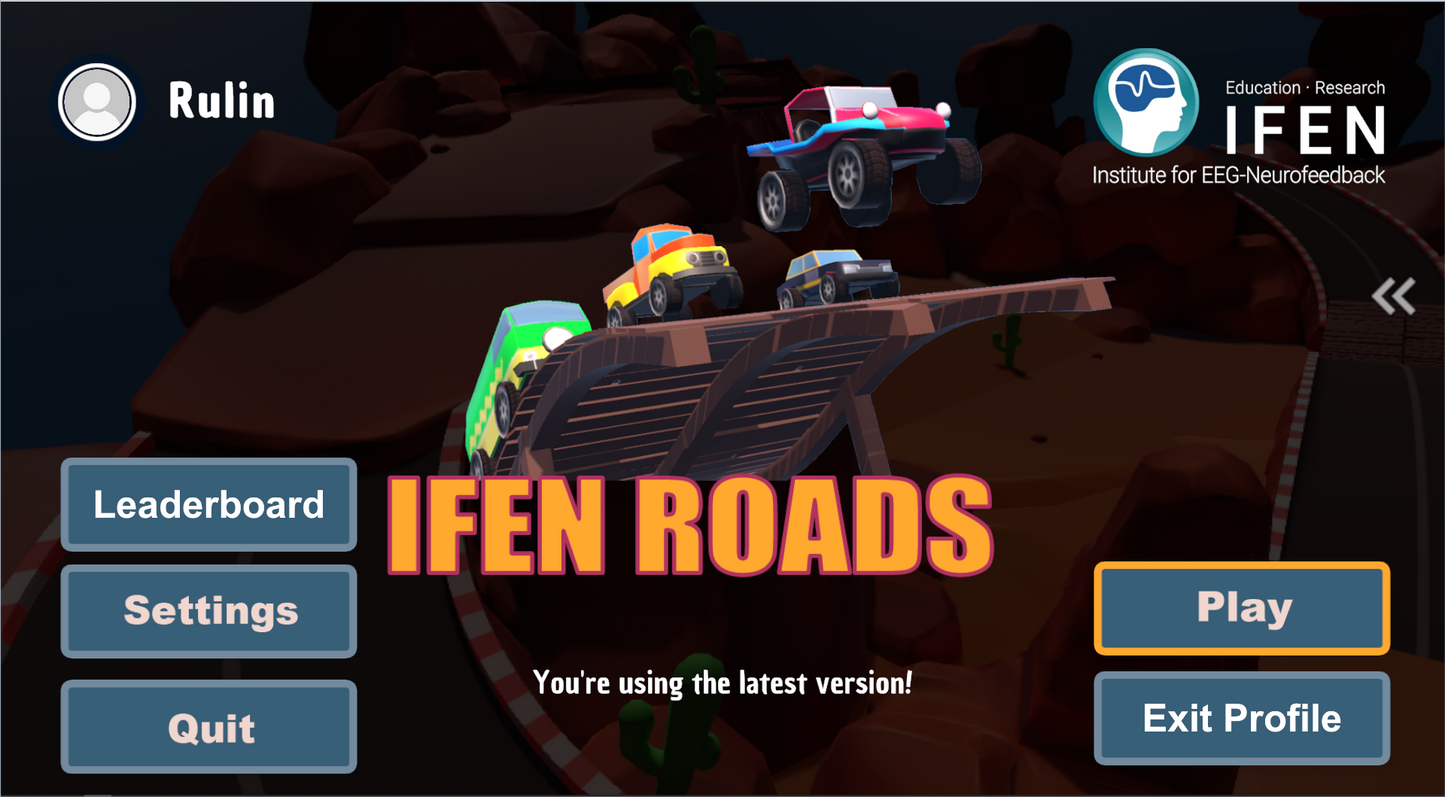Image resolution: width=1445 pixels, height=797 pixels.
Task: Click the username Rulin
Action: coord(222,101)
